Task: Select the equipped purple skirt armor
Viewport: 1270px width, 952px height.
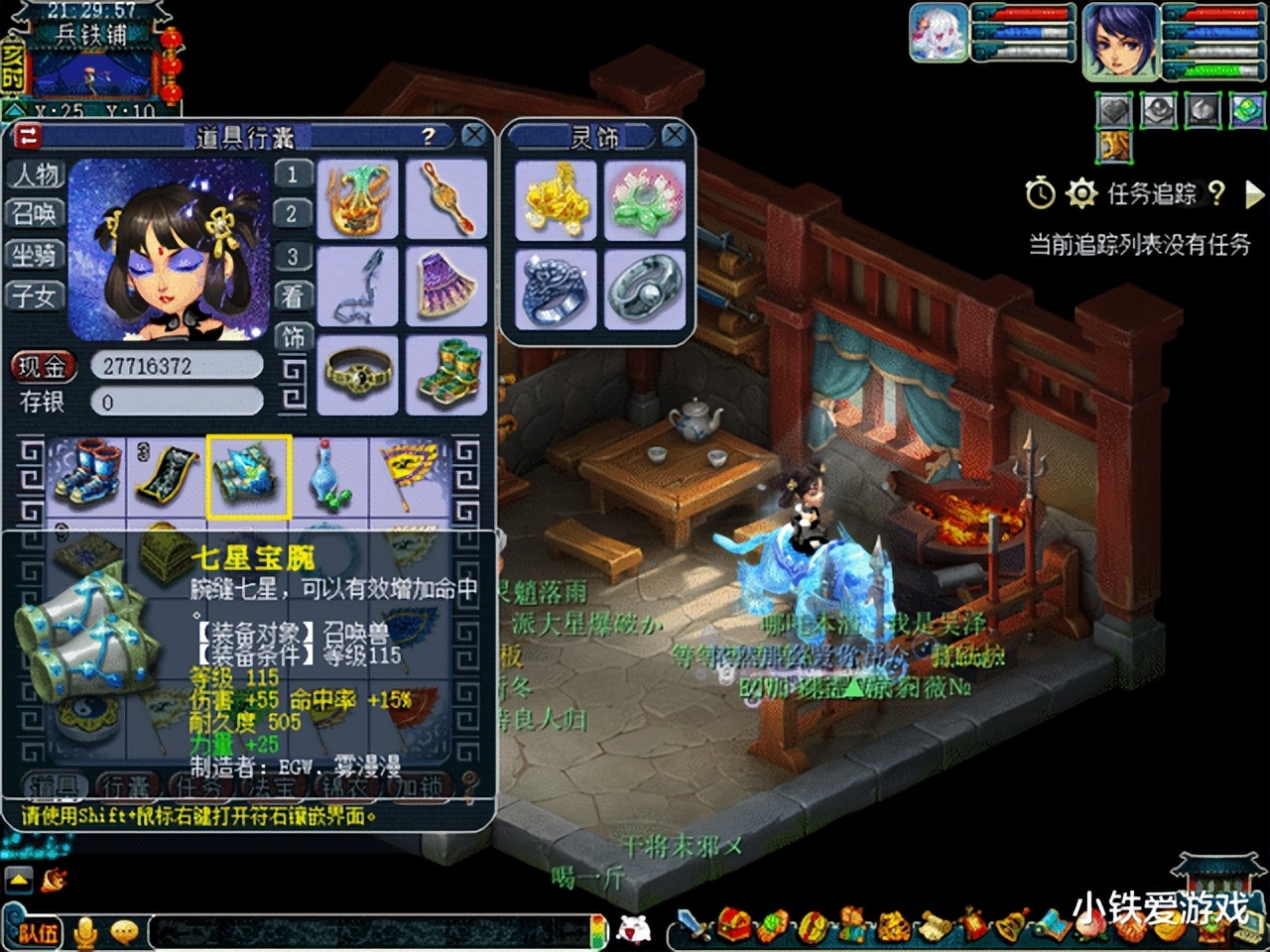Action: point(446,287)
